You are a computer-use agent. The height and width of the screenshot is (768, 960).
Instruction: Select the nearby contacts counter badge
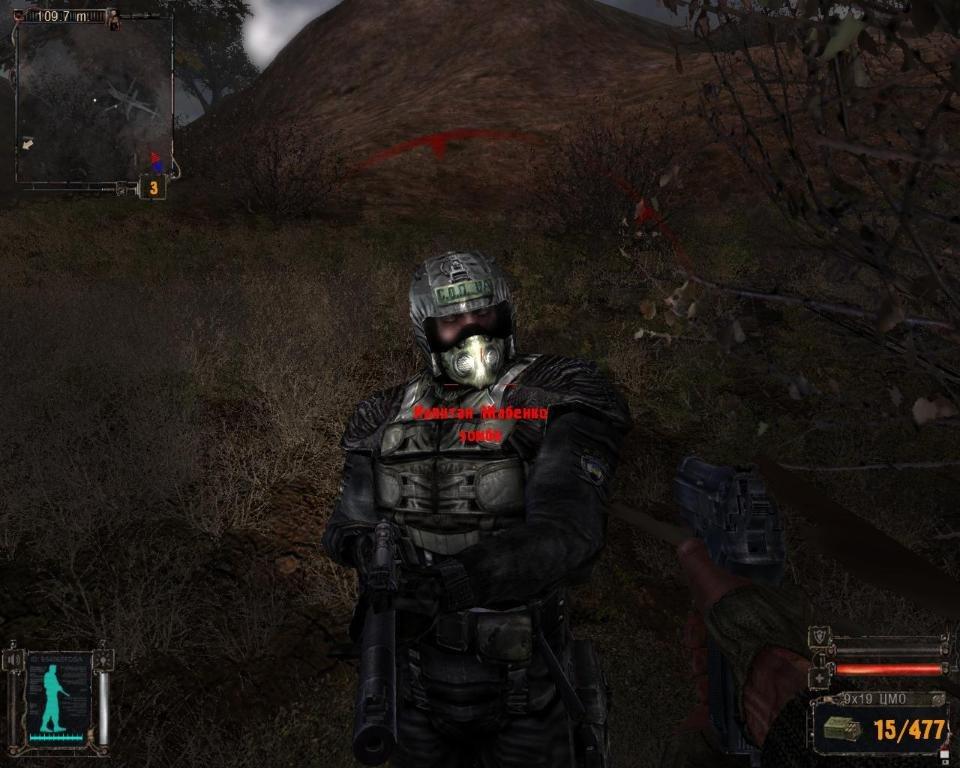[x=153, y=187]
